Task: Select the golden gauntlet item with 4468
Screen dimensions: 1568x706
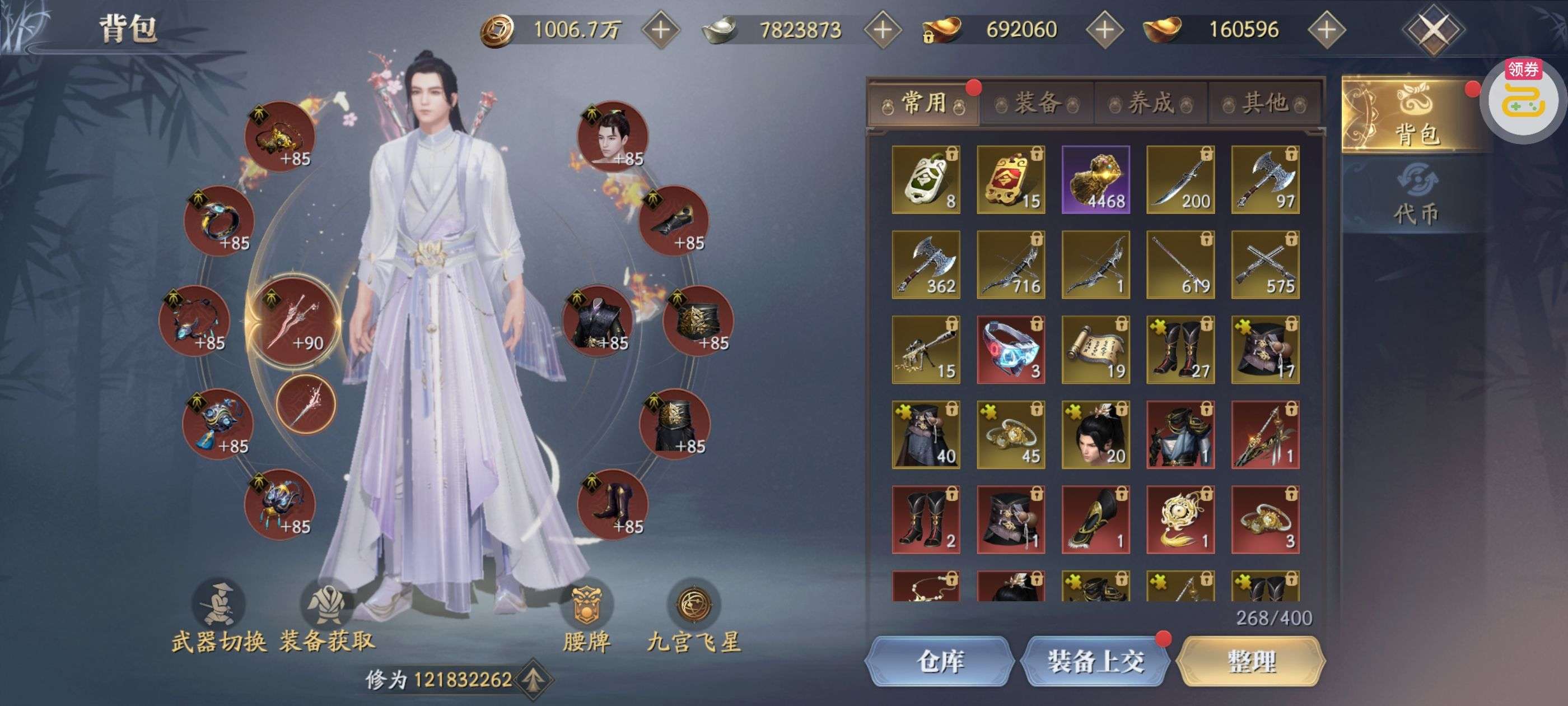Action: tap(1096, 180)
